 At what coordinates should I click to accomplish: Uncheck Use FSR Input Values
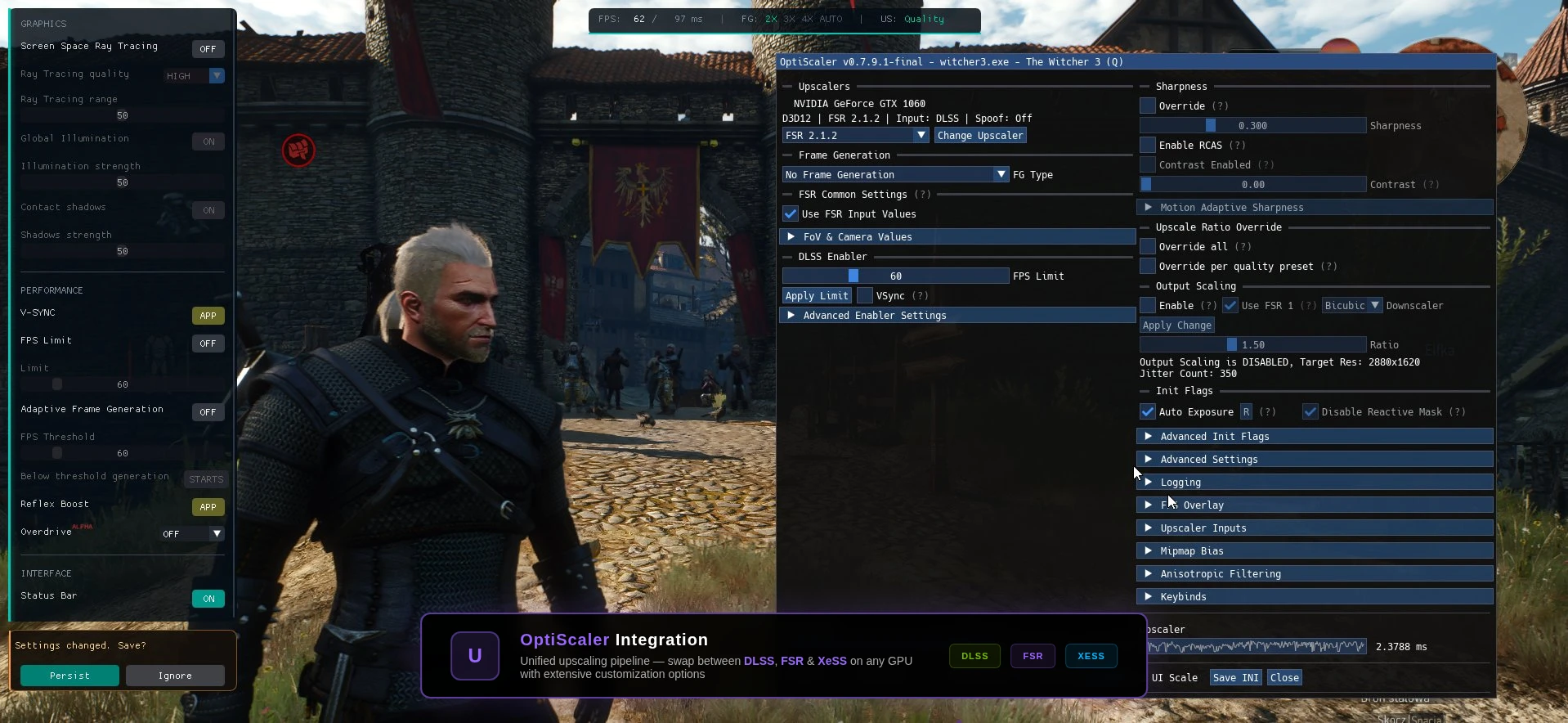coord(791,214)
